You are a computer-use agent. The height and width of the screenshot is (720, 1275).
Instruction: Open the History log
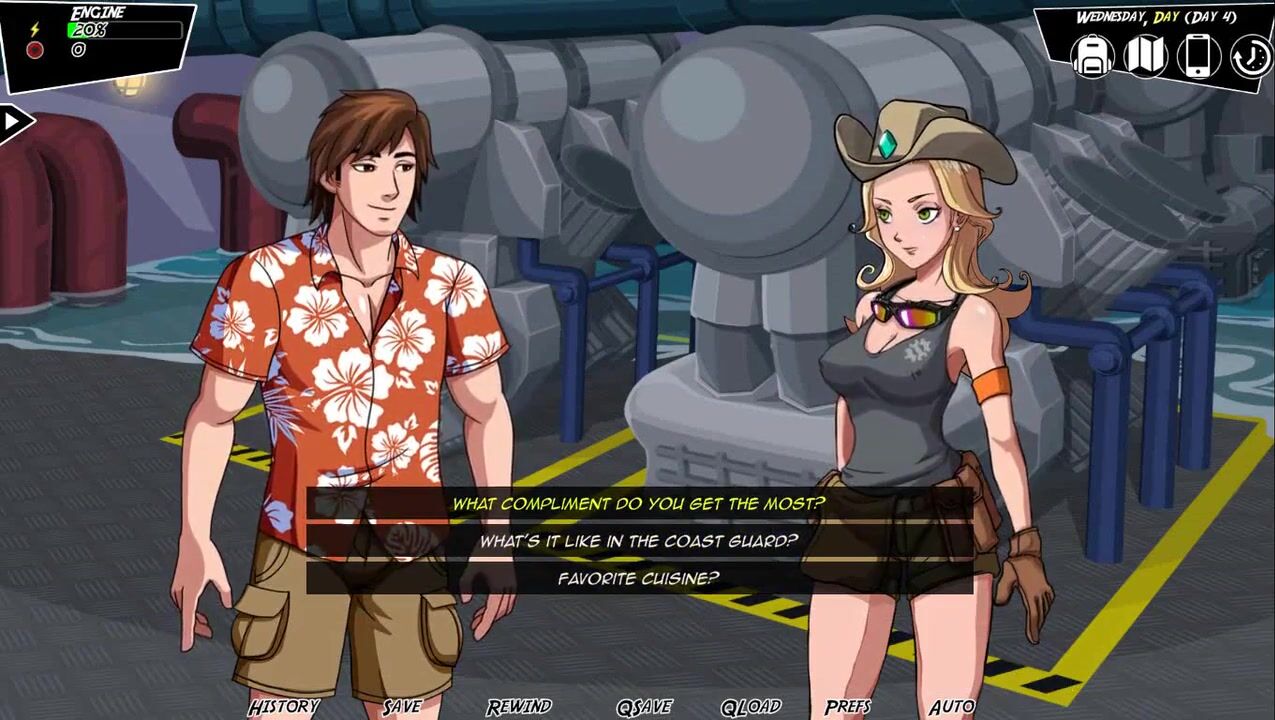pyautogui.click(x=283, y=706)
